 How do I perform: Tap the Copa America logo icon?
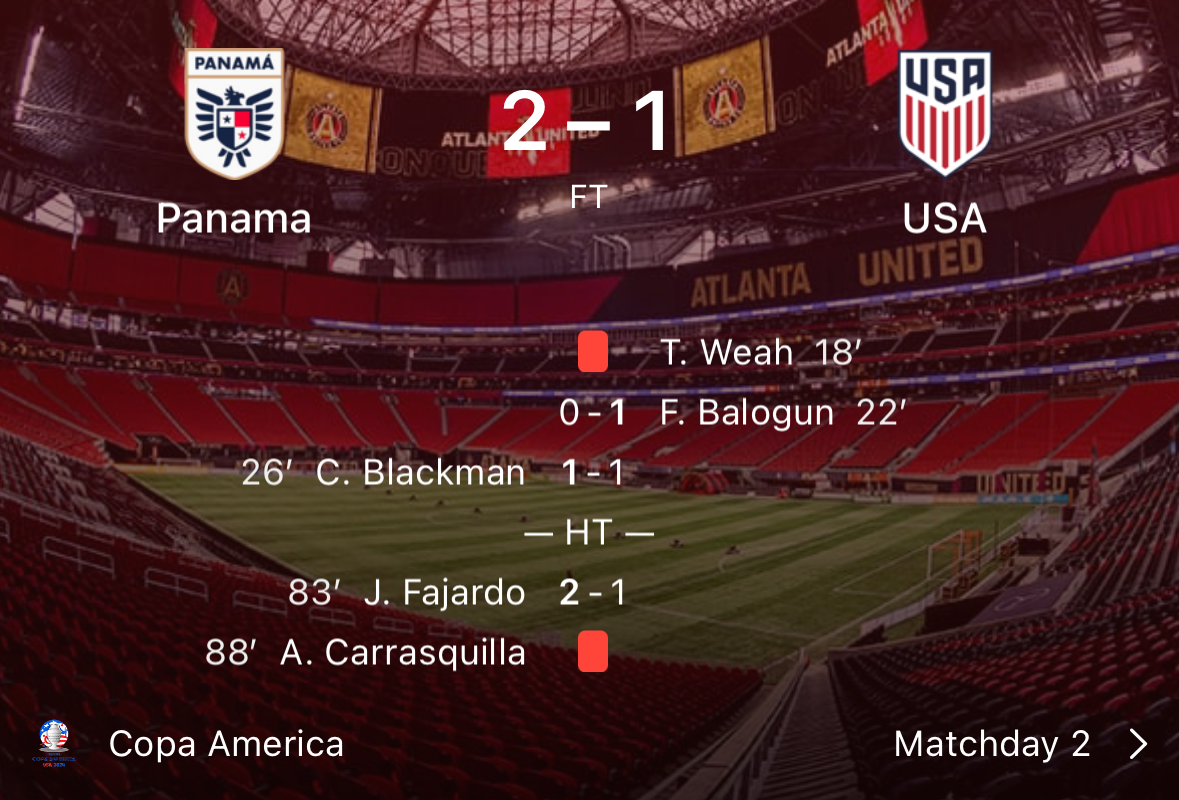(54, 743)
